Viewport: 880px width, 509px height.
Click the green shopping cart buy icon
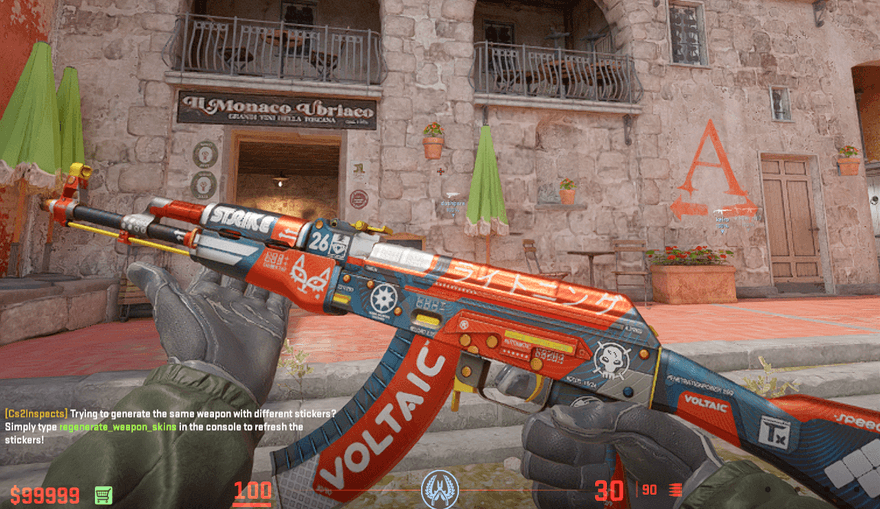click(x=103, y=494)
